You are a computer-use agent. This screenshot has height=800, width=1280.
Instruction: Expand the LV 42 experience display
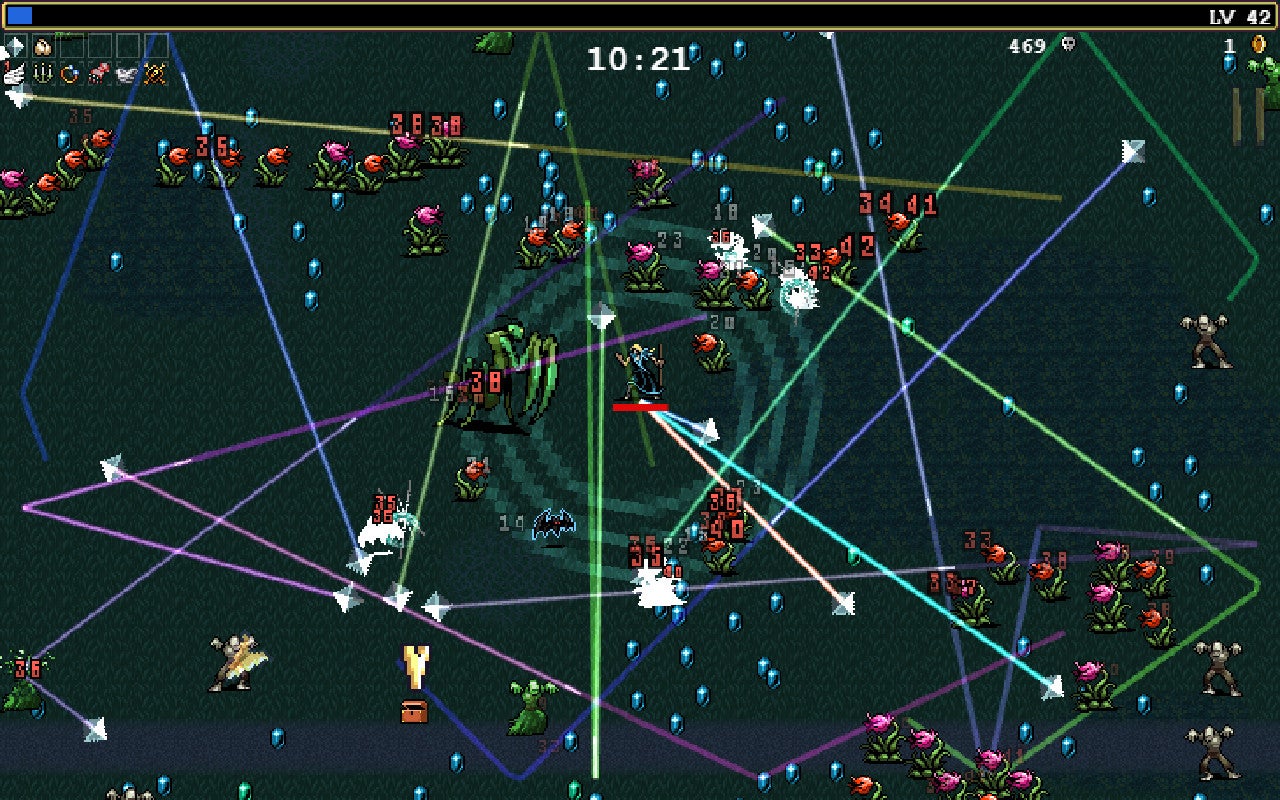(1240, 14)
